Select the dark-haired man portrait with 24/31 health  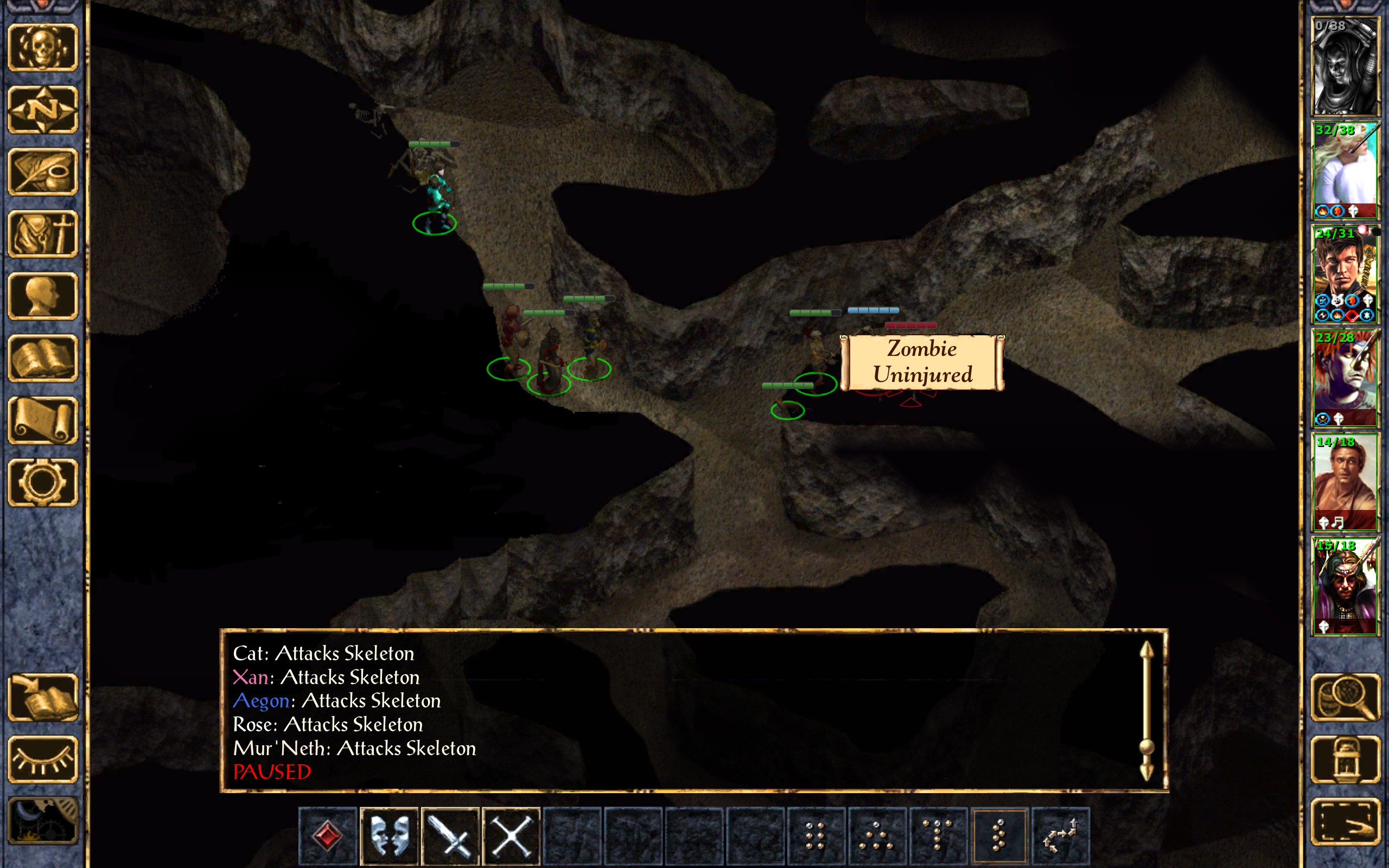pyautogui.click(x=1345, y=274)
